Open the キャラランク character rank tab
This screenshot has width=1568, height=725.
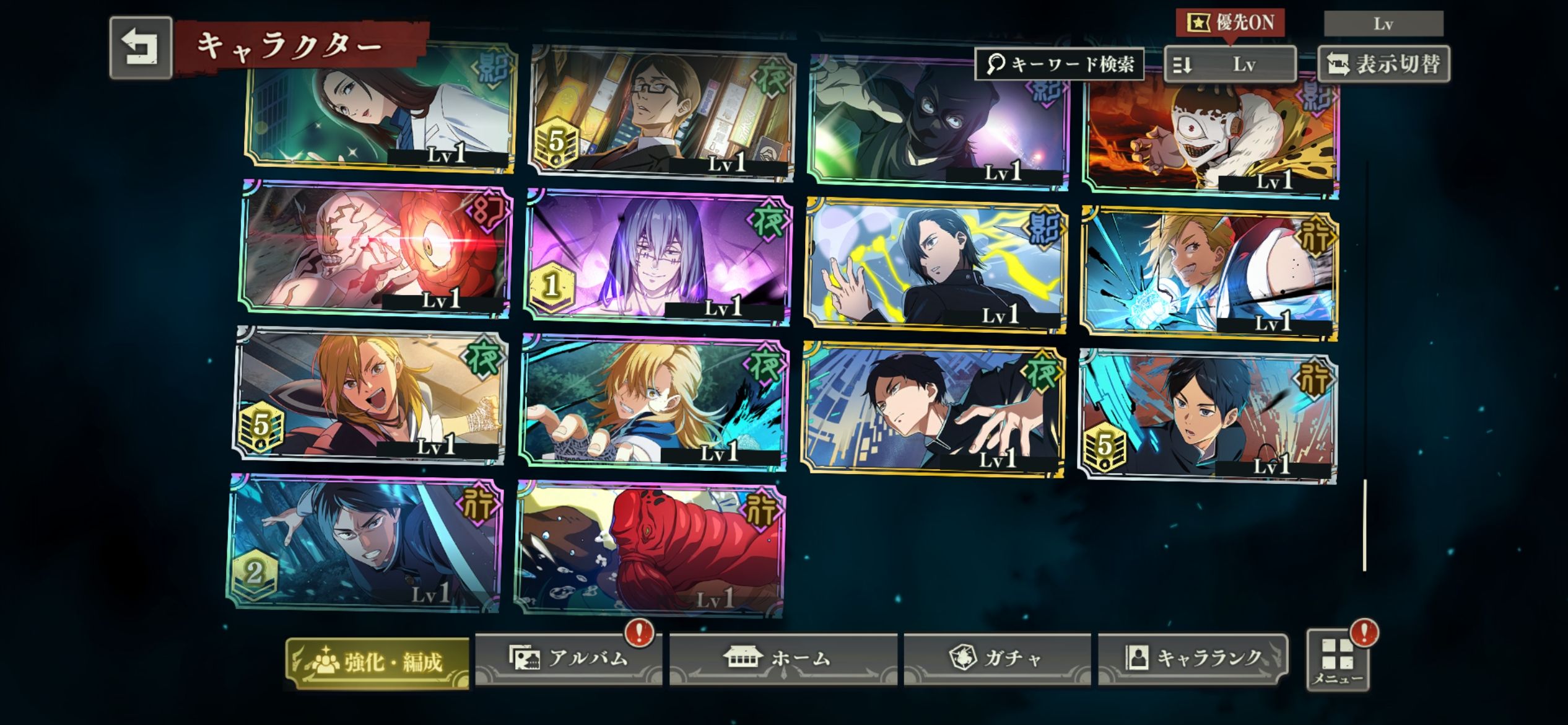click(1193, 658)
